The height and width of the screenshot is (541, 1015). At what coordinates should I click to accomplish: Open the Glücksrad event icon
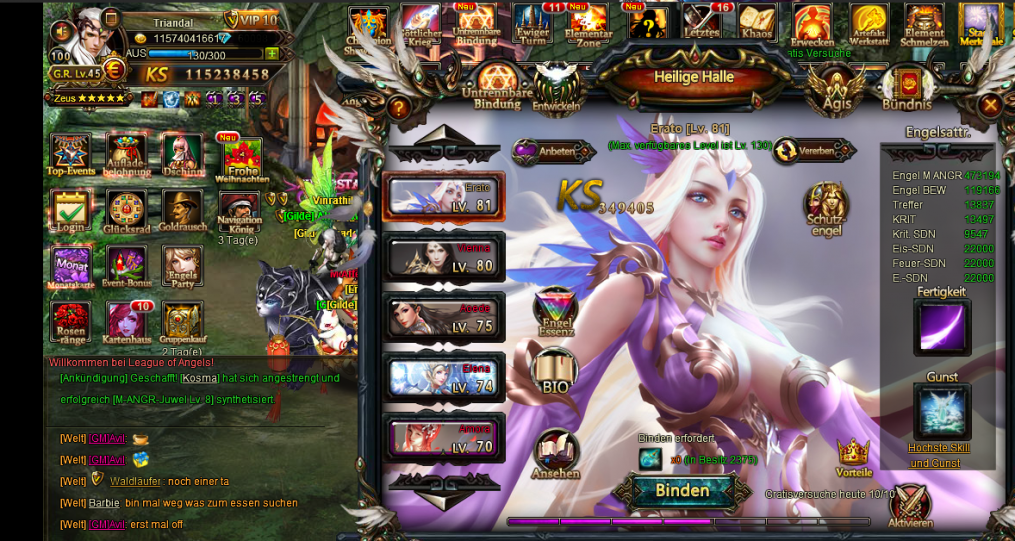pos(126,211)
